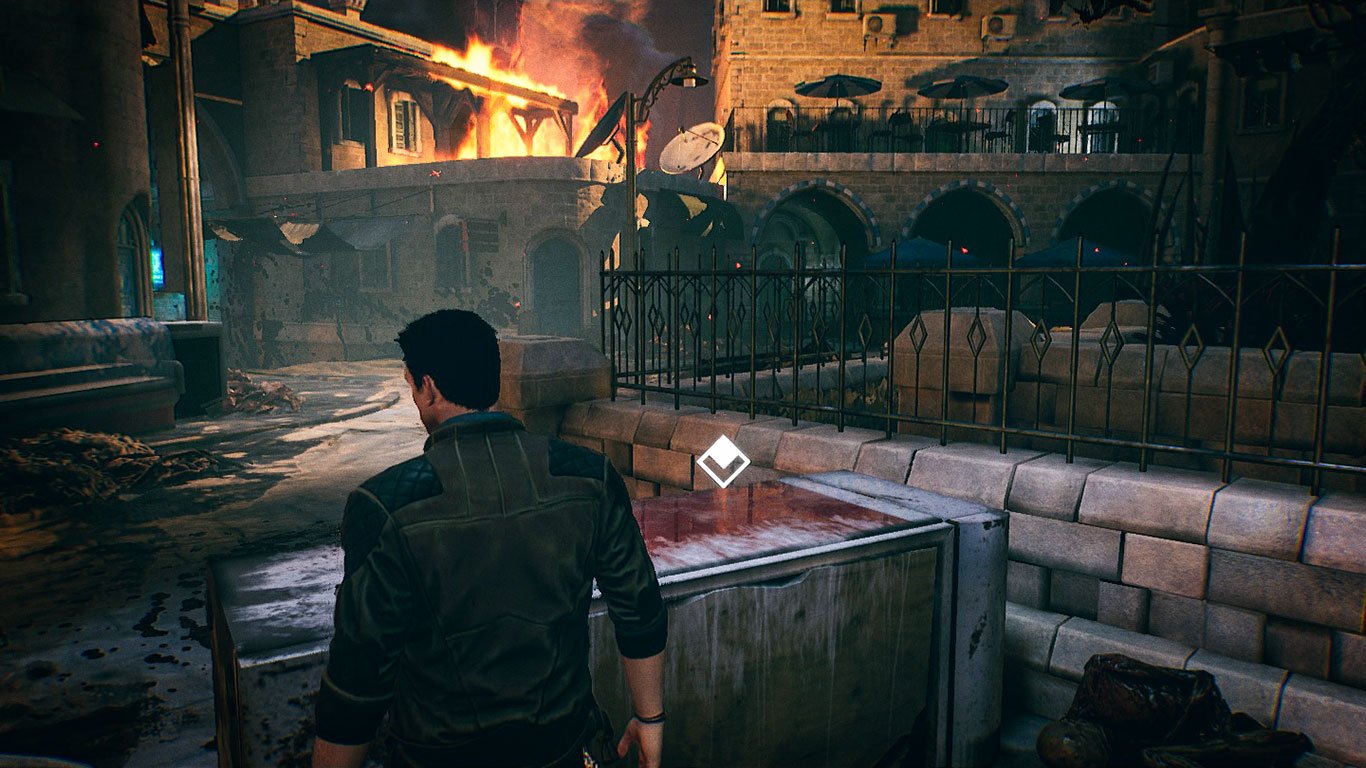Select the white diamond interaction marker

tap(722, 461)
